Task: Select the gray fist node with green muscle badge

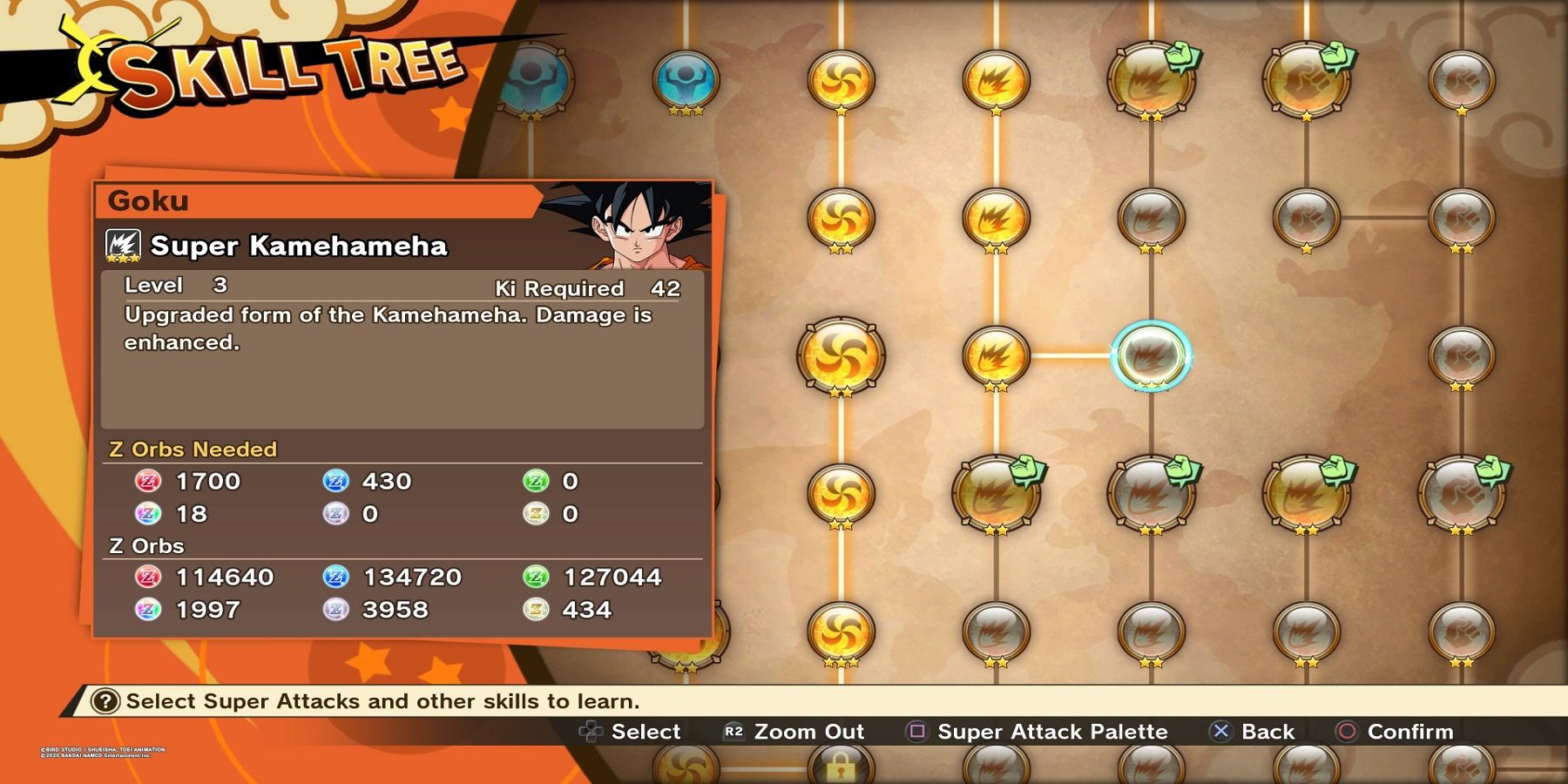Action: click(1462, 493)
